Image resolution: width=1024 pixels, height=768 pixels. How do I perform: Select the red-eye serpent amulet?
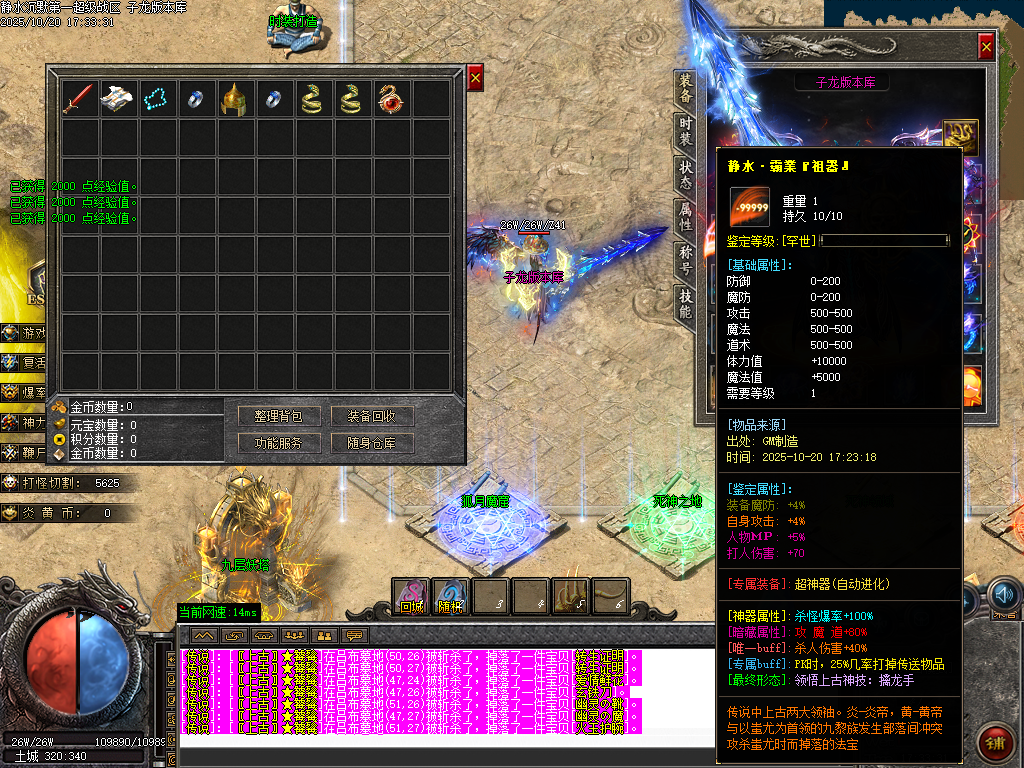(391, 98)
